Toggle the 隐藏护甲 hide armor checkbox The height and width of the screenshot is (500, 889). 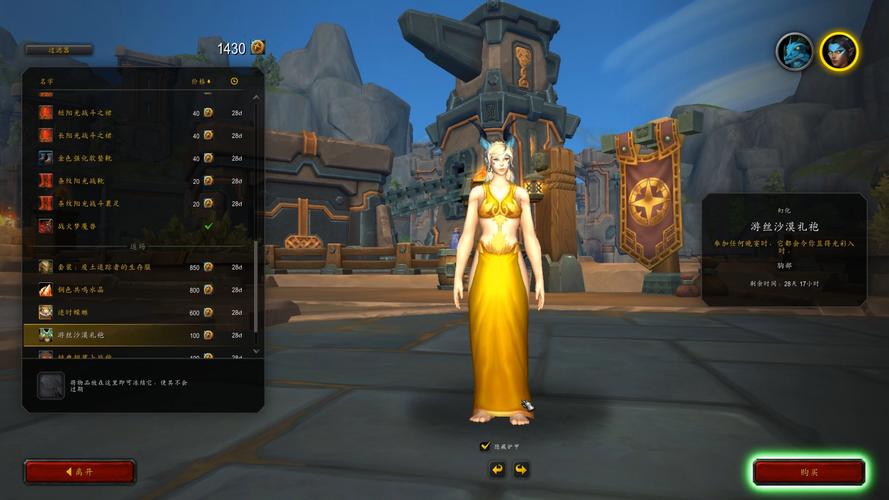tap(485, 446)
